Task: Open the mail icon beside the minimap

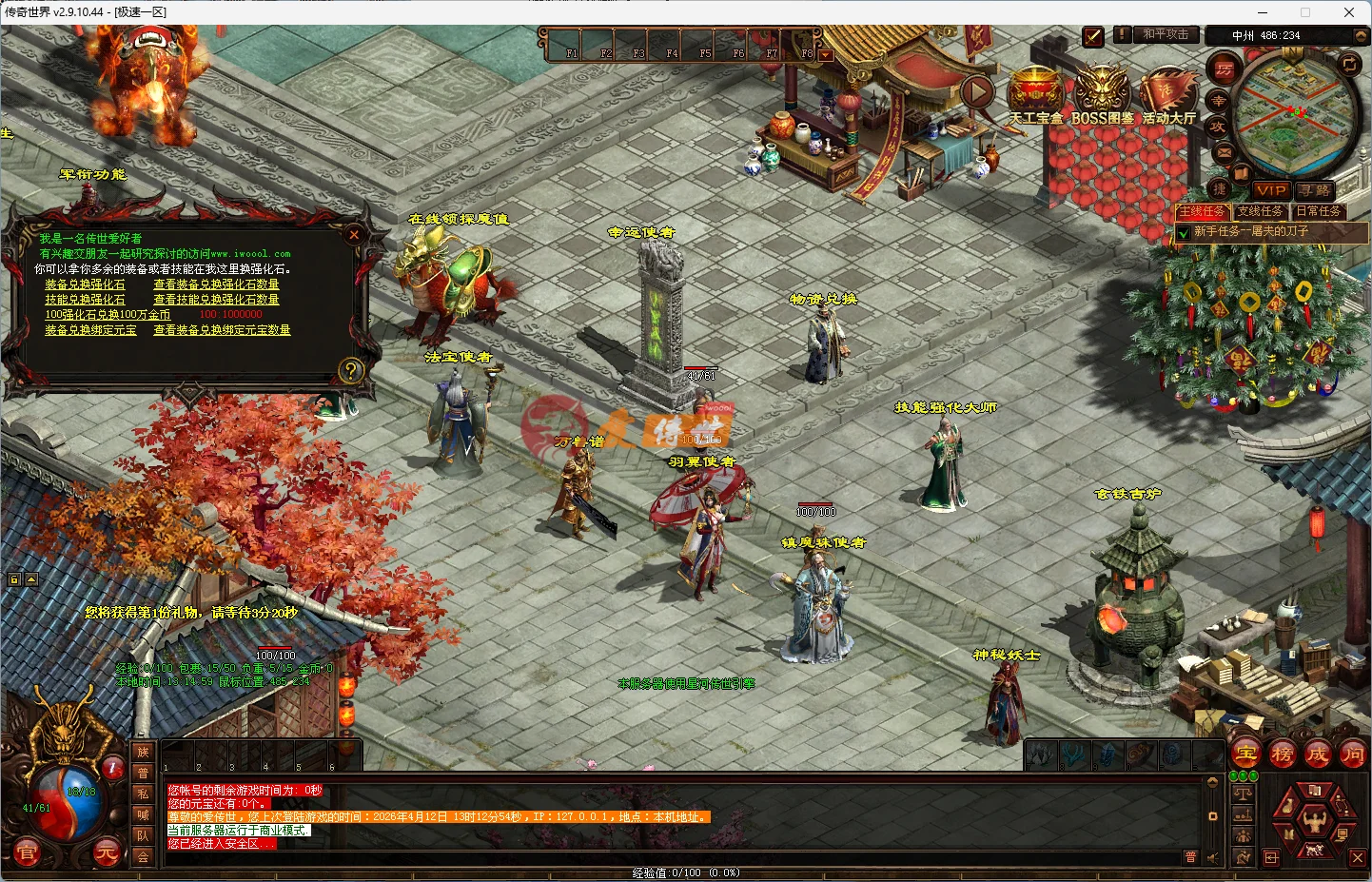Action: (1222, 153)
